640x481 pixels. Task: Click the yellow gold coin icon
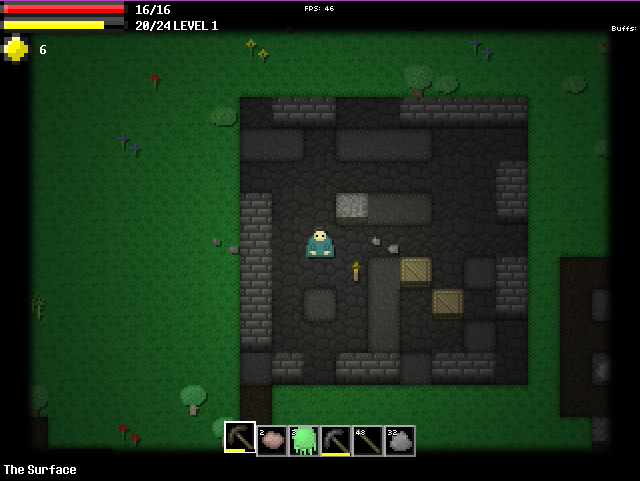click(x=16, y=49)
